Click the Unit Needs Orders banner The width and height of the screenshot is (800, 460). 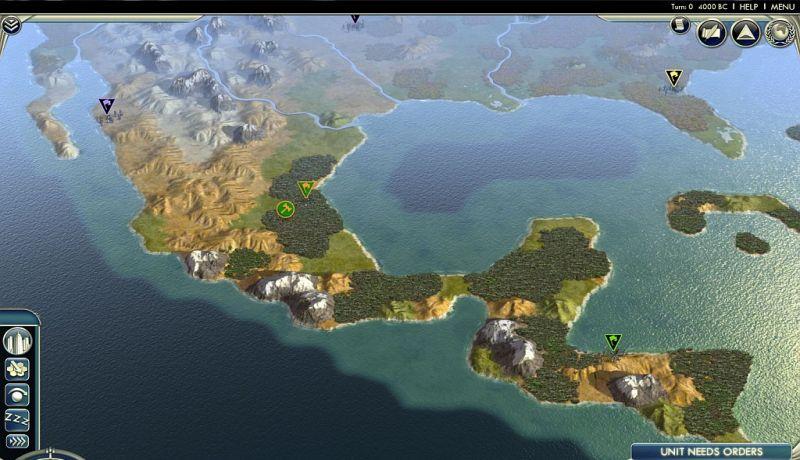pyautogui.click(x=714, y=451)
